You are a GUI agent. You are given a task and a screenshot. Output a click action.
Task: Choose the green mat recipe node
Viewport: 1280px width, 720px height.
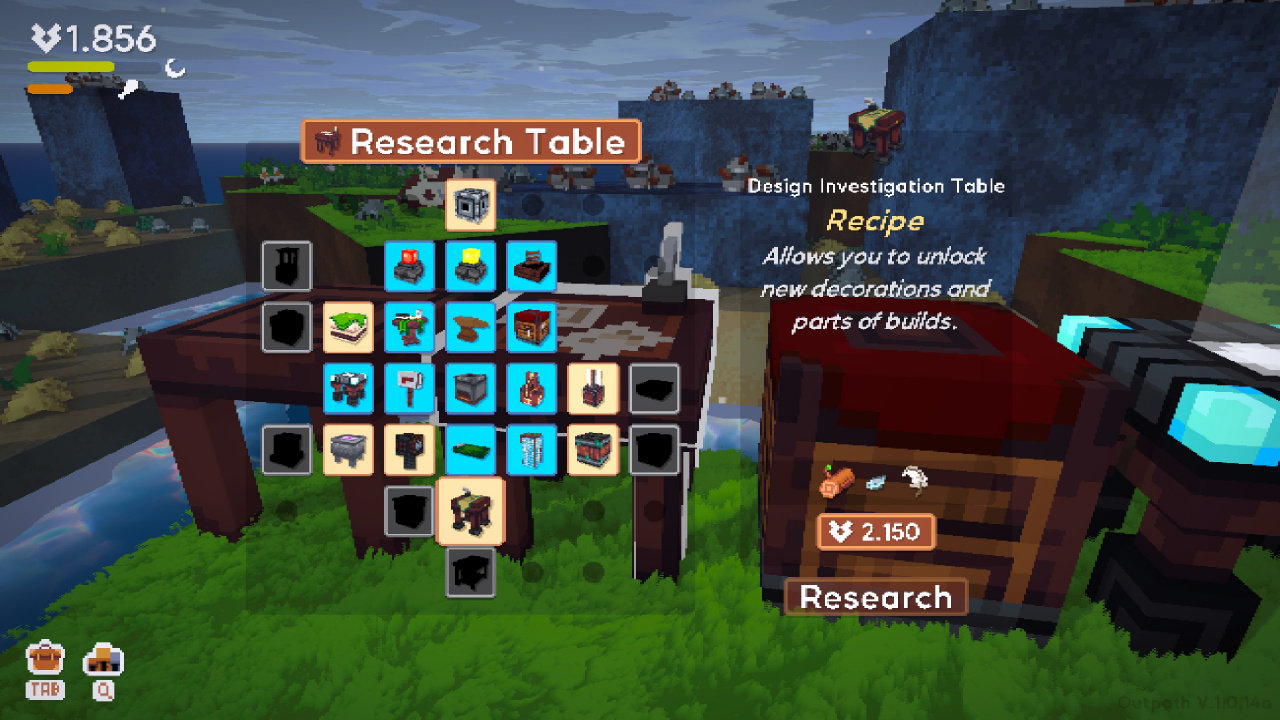[x=470, y=449]
